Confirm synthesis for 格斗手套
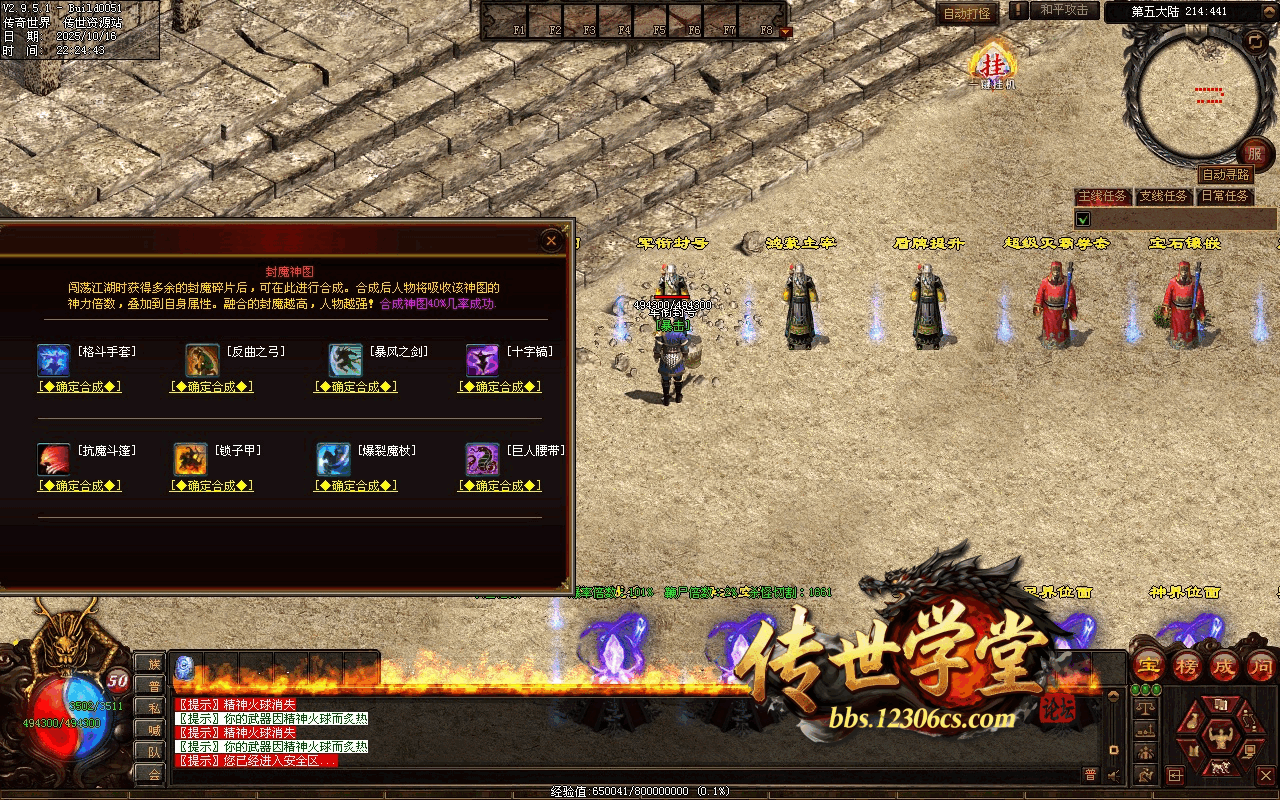1280x800 pixels. (80, 387)
